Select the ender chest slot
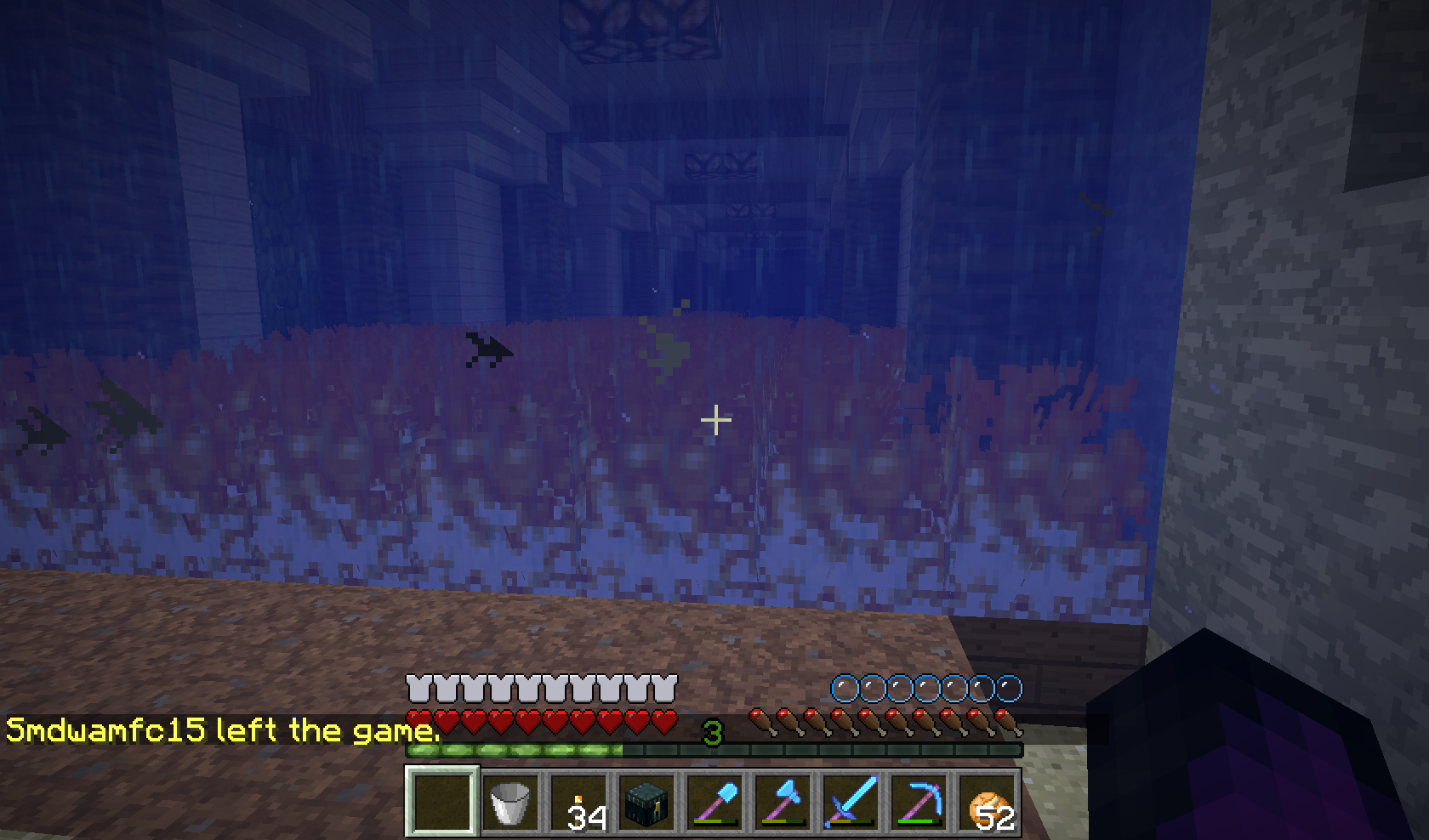The width and height of the screenshot is (1429, 840). (646, 802)
